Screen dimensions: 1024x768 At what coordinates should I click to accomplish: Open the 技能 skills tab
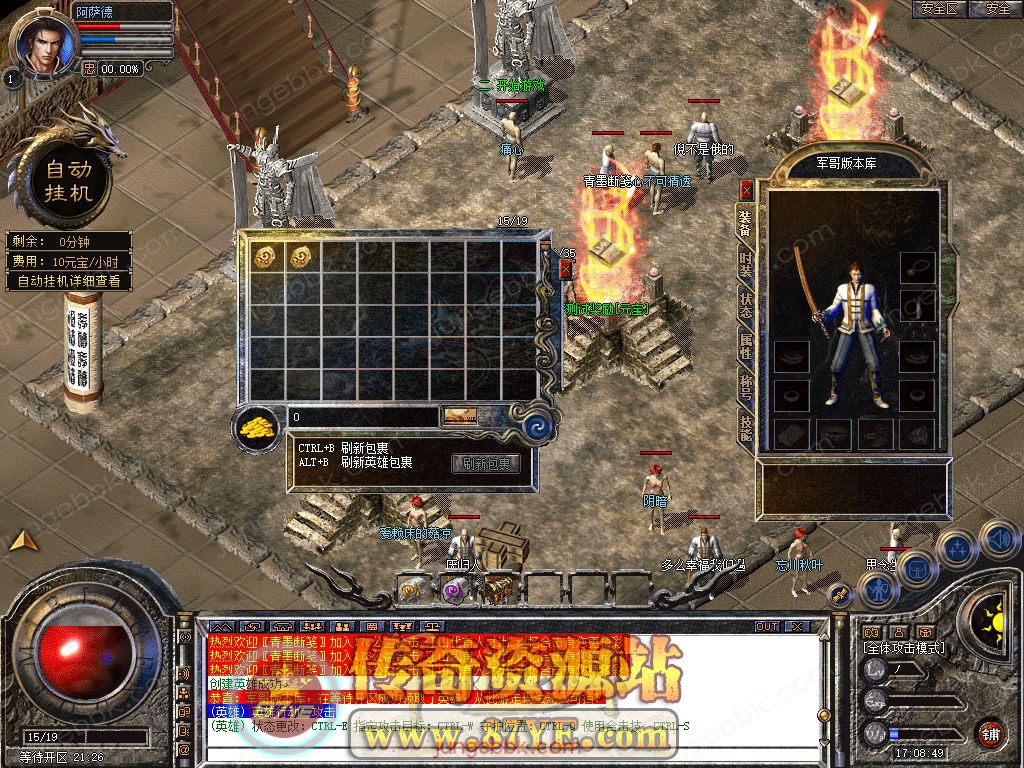click(746, 428)
